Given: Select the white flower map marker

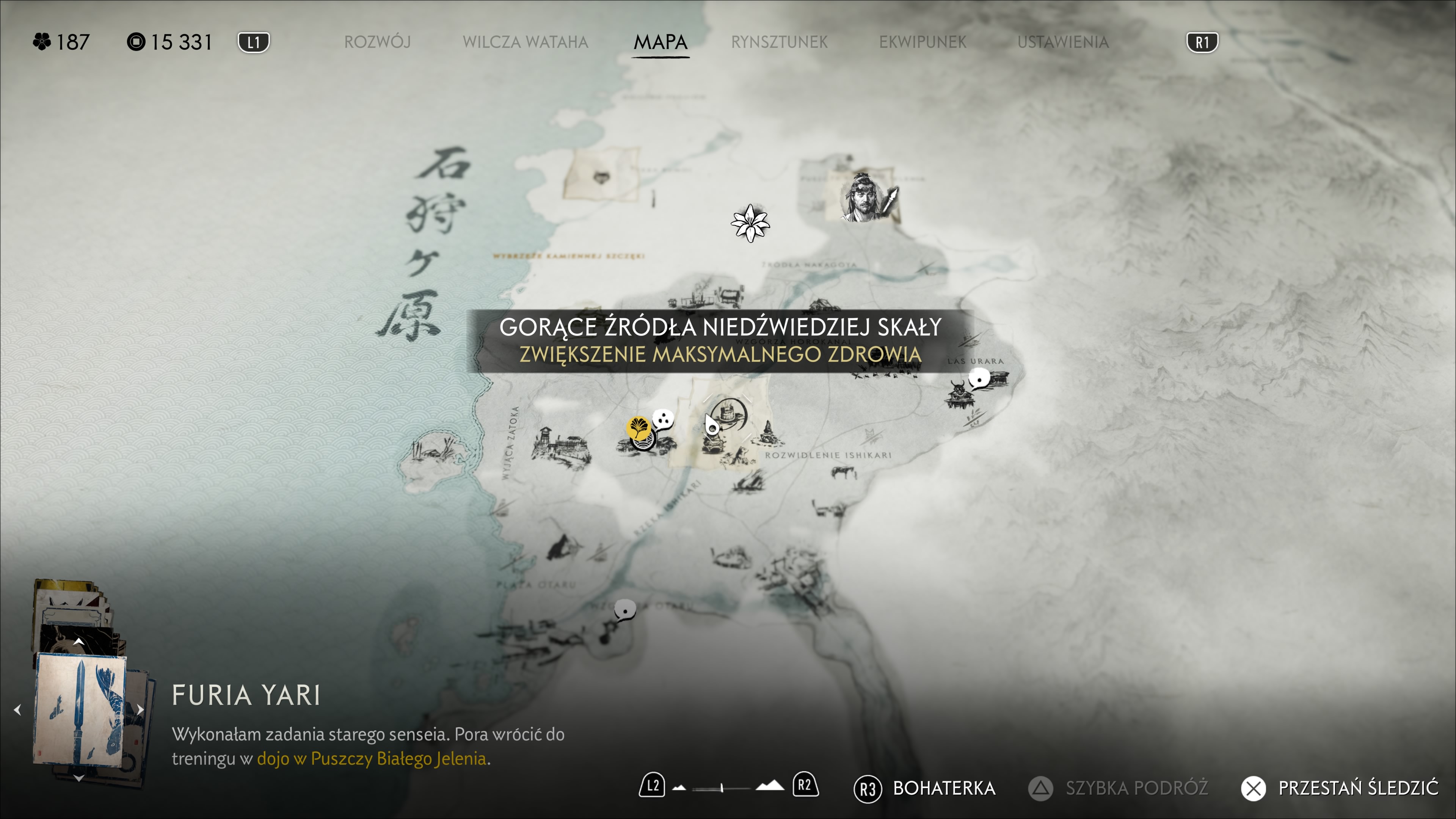Looking at the screenshot, I should [750, 223].
